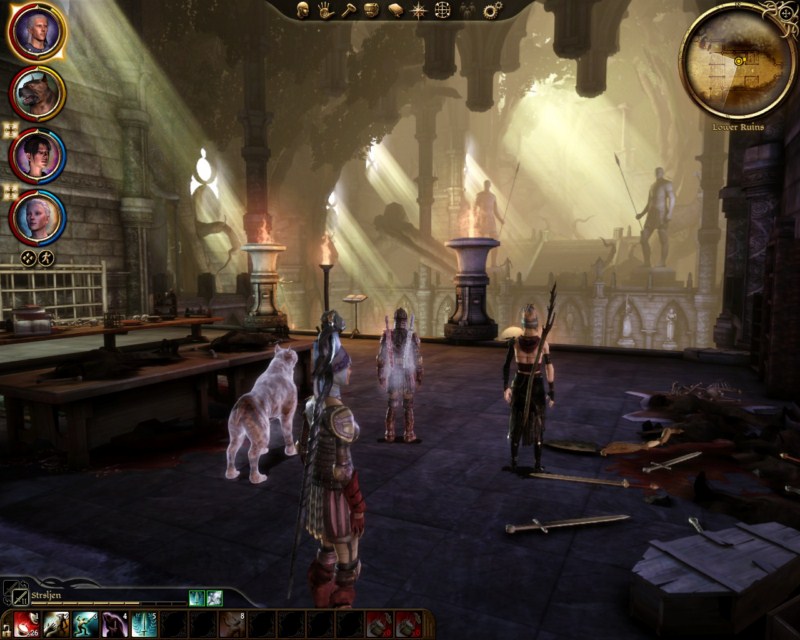Viewport: 800px width, 640px height.
Task: Open the skills hand icon
Action: [x=325, y=10]
